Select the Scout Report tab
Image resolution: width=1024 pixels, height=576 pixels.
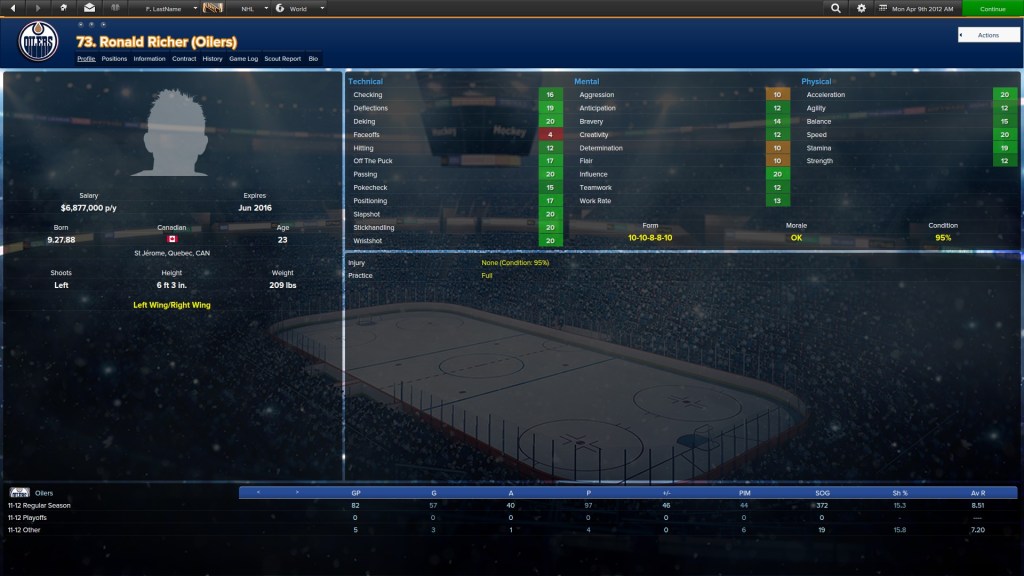282,59
